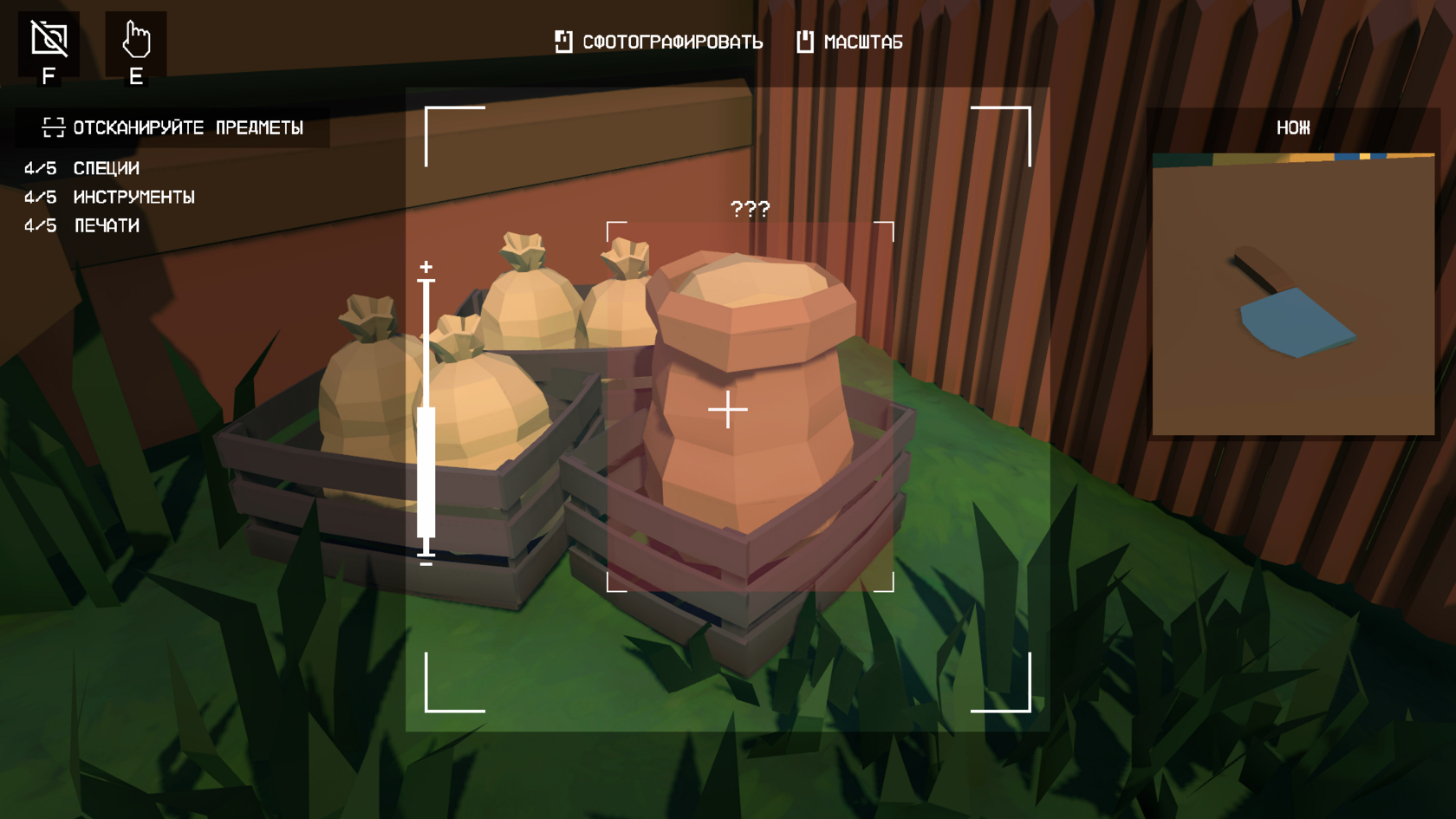Toggle the crossed-out camera icon
This screenshot has width=1456, height=819.
coord(49,40)
